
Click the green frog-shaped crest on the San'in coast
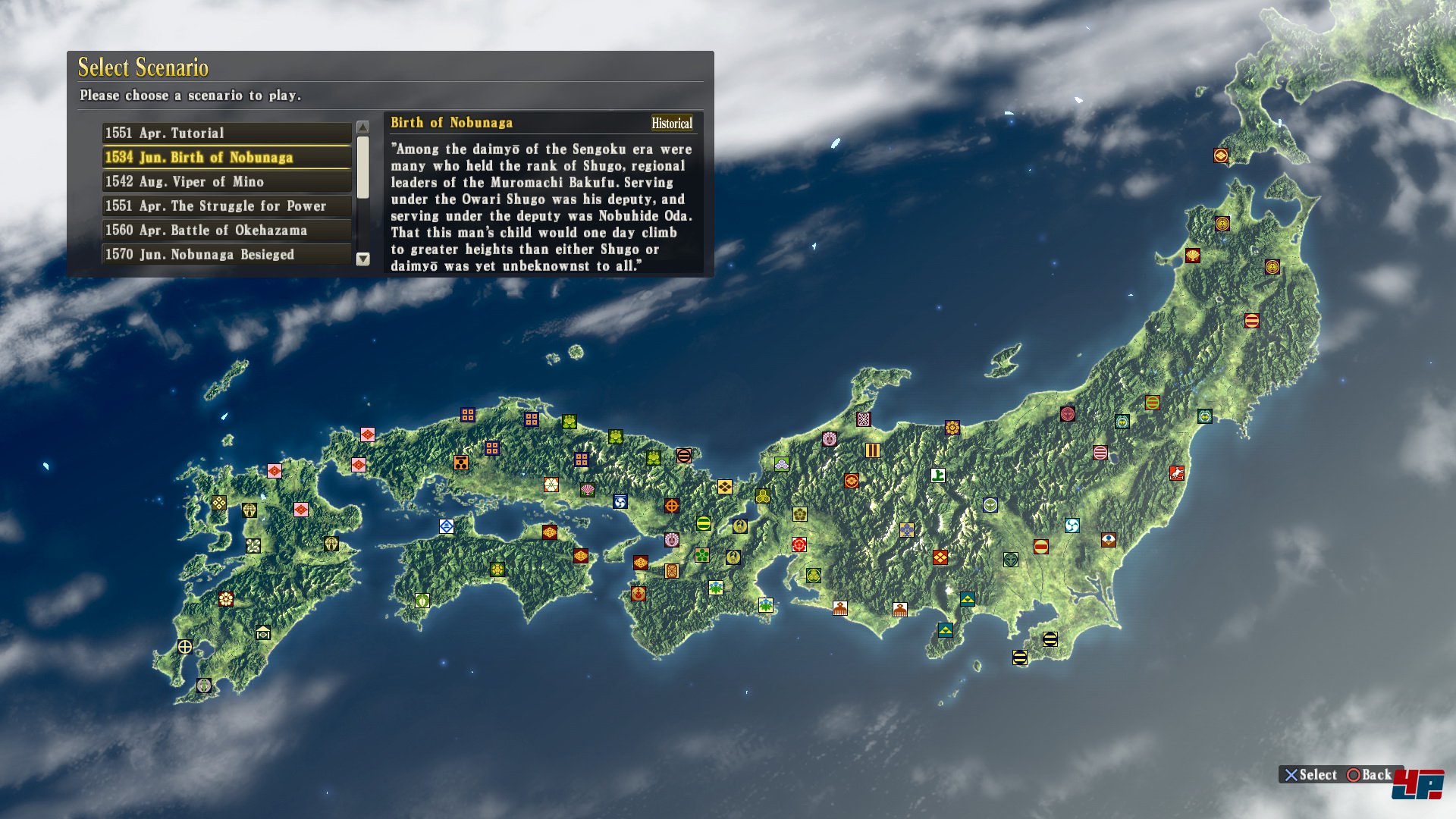[x=570, y=422]
